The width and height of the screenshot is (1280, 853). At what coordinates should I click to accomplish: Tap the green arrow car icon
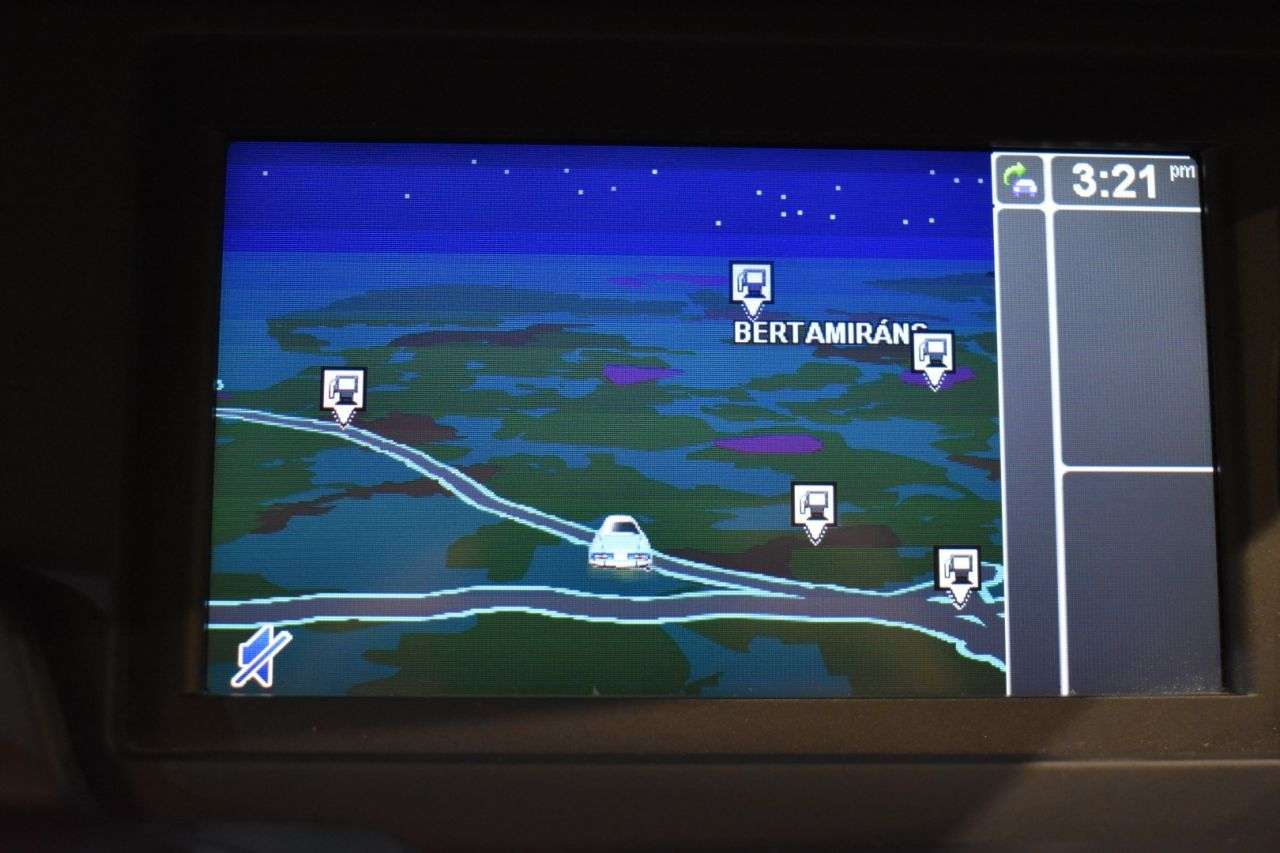tap(1020, 181)
